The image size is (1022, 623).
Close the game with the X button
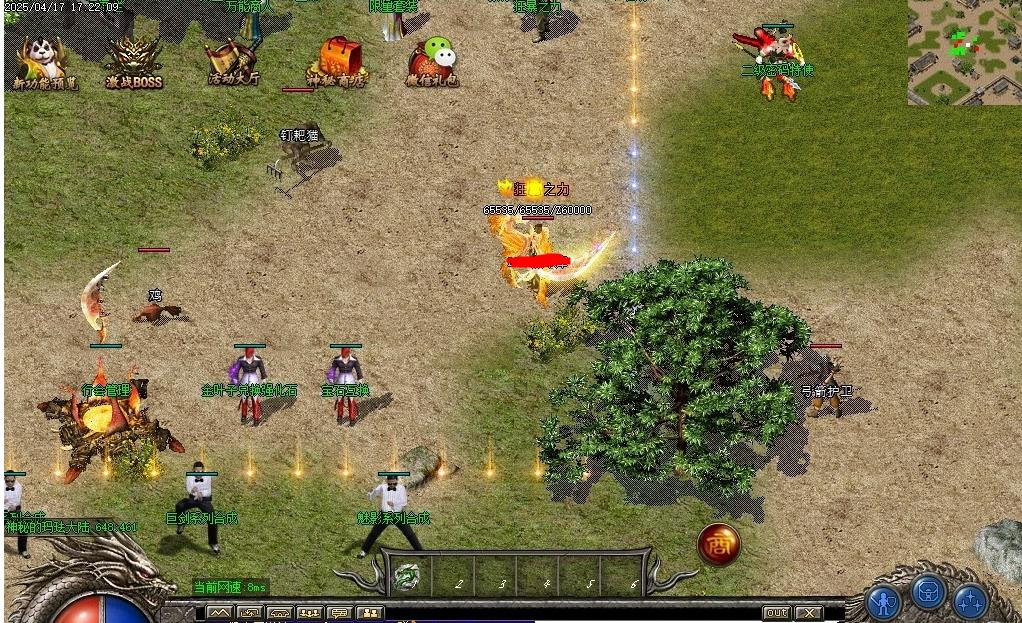click(x=809, y=613)
